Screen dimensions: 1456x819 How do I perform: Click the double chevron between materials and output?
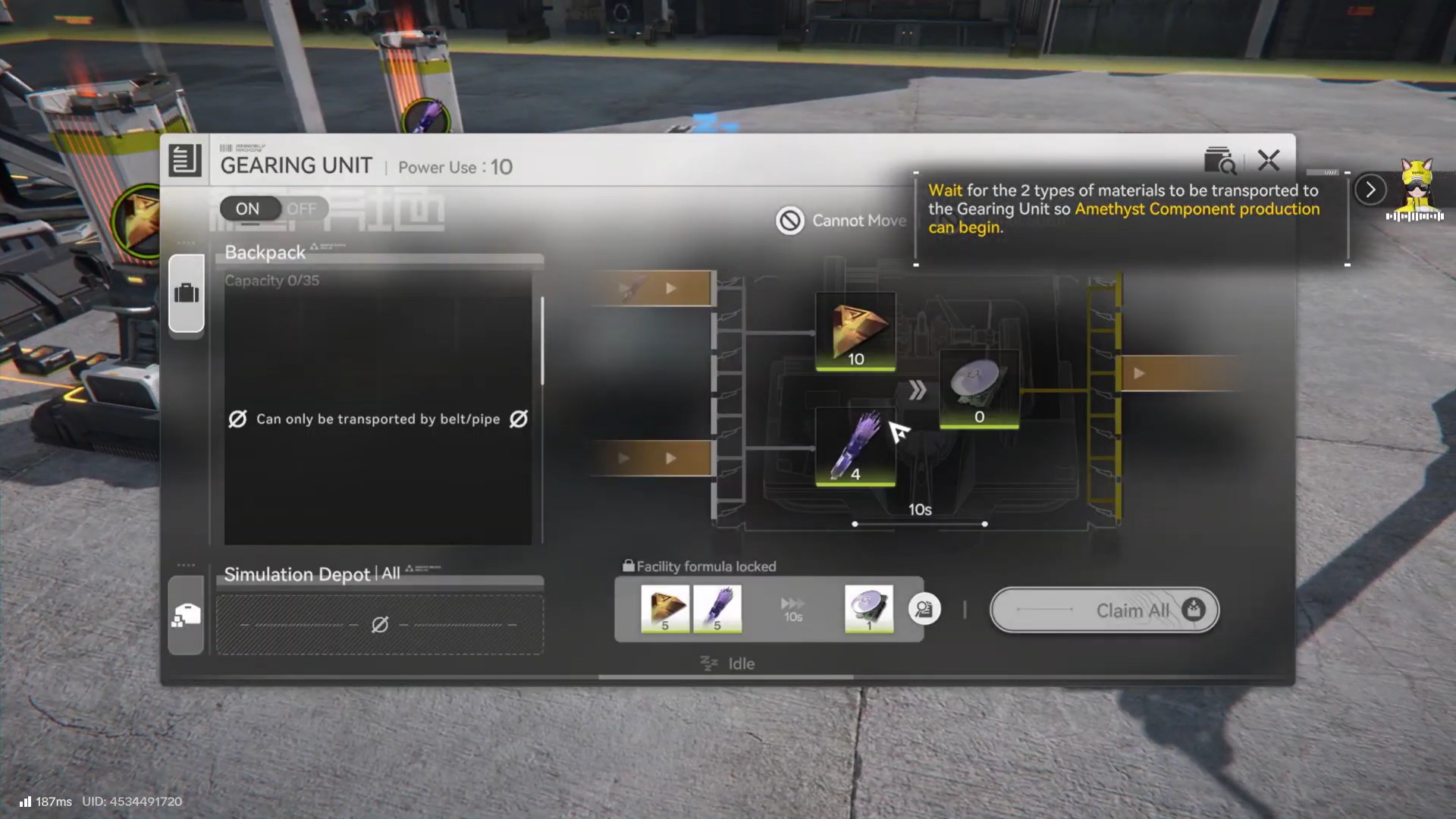(919, 390)
